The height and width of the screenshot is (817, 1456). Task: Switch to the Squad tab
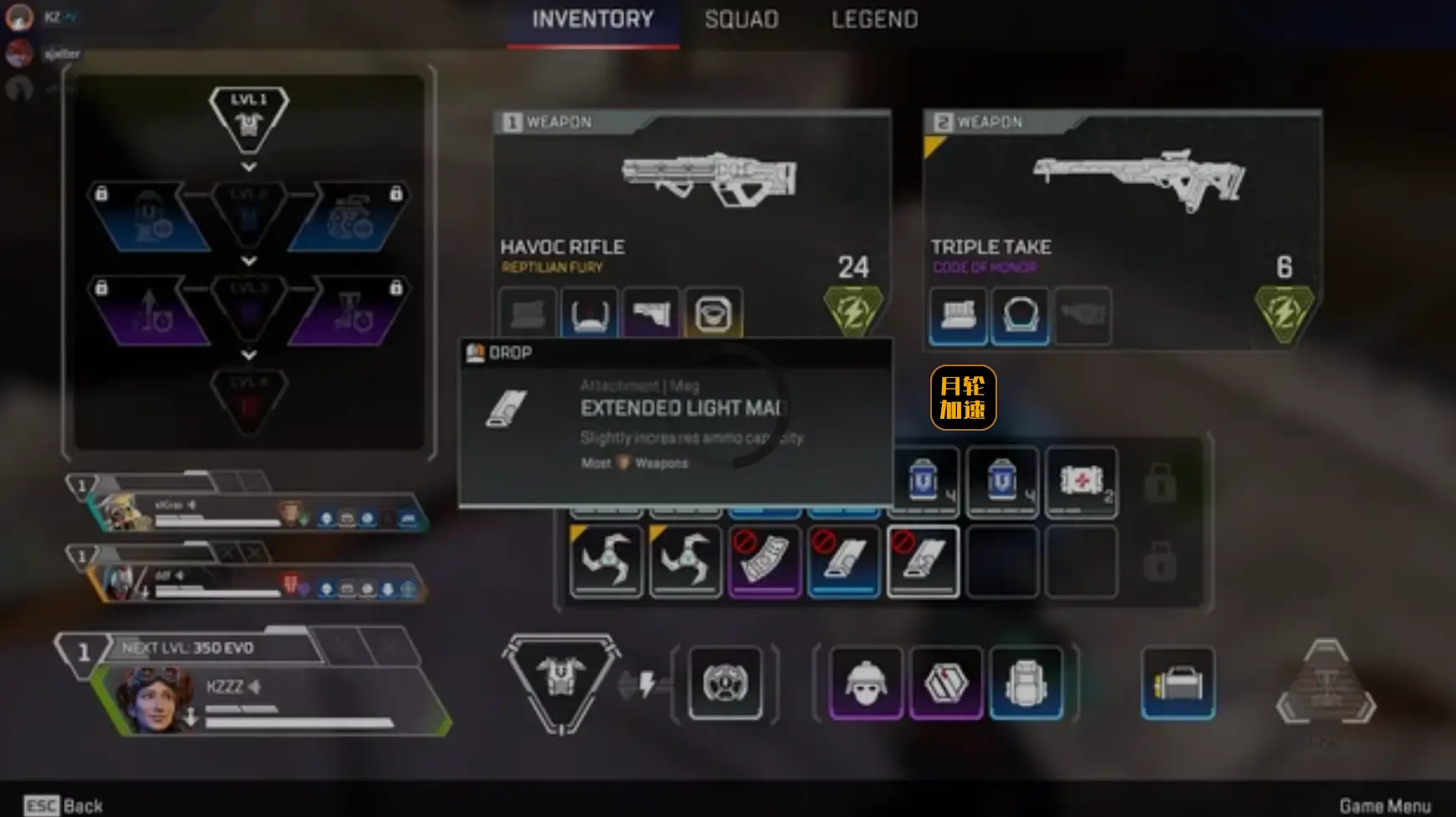[741, 19]
